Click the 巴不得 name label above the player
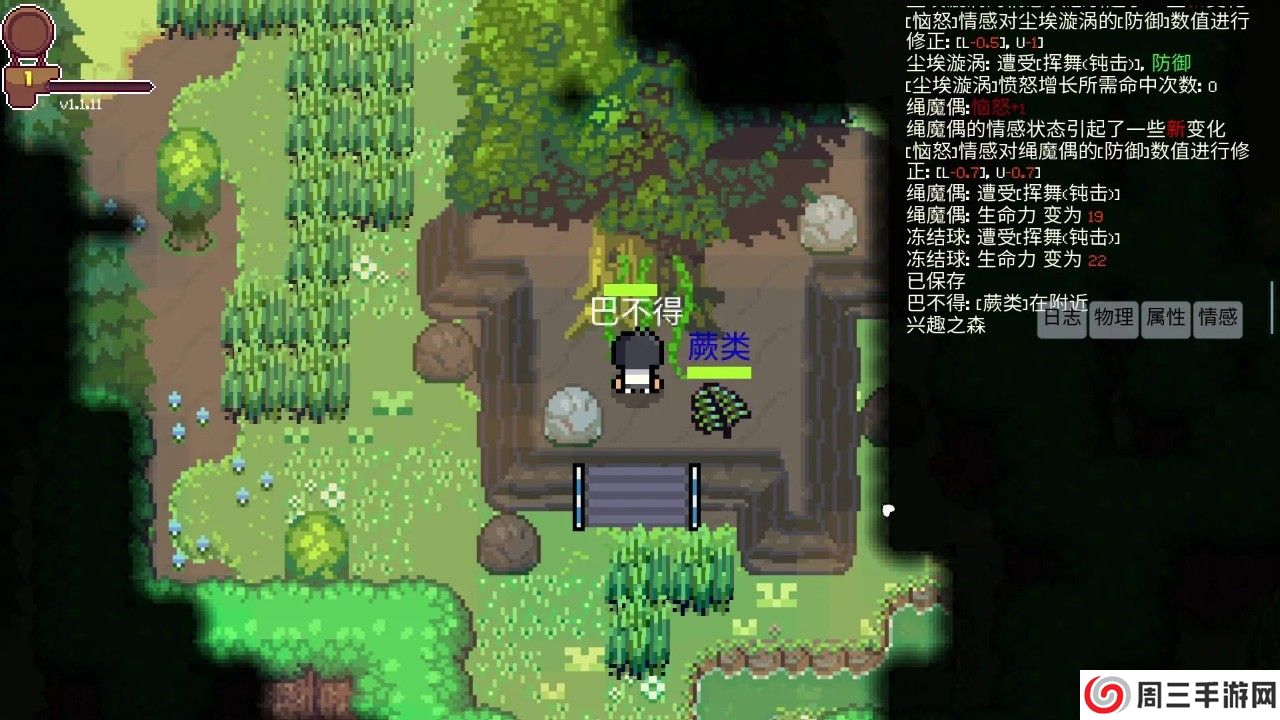This screenshot has width=1280, height=720. [637, 312]
